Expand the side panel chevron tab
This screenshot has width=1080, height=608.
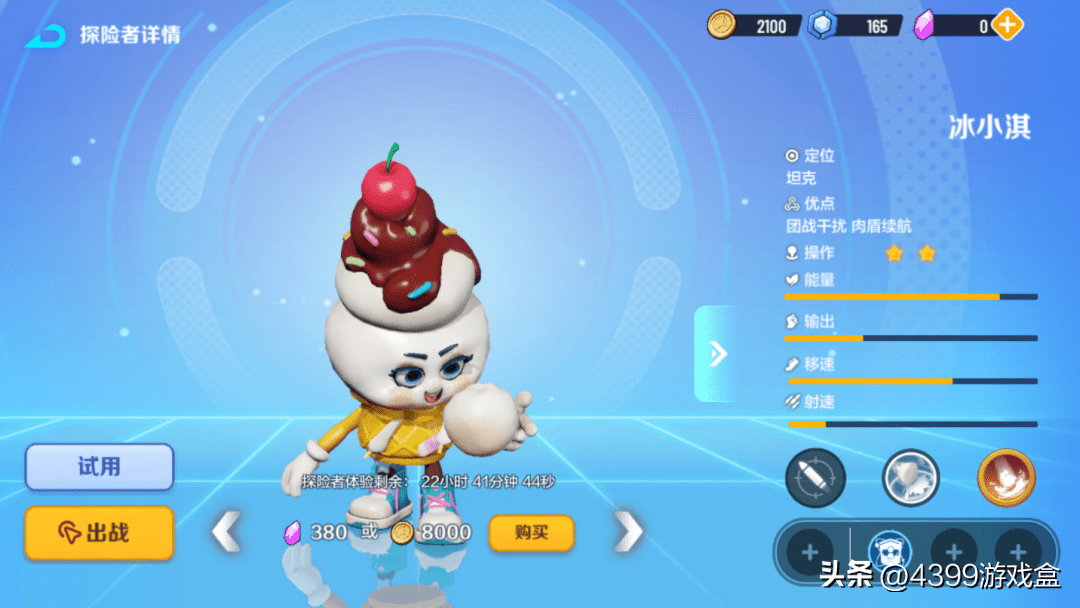coord(717,353)
